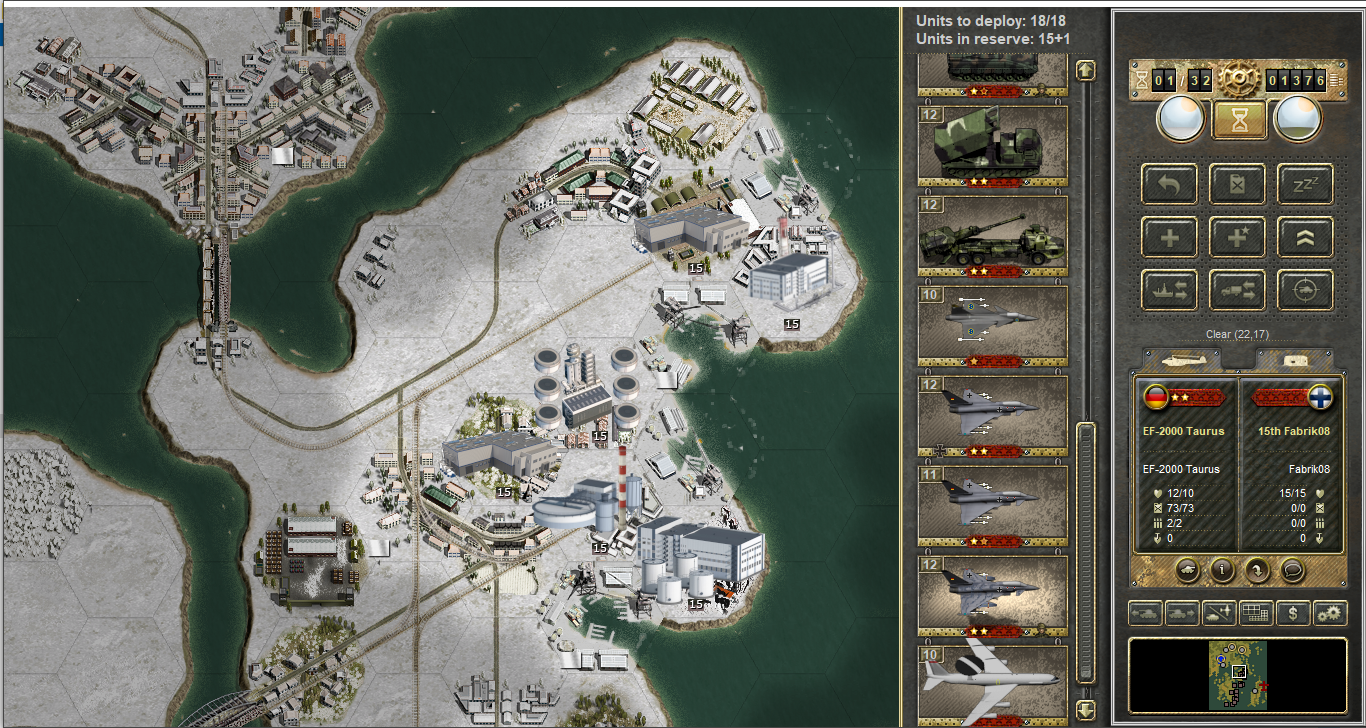Open the purchase screen with the dollar button
Viewport: 1366px width, 728px height.
pos(1293,613)
